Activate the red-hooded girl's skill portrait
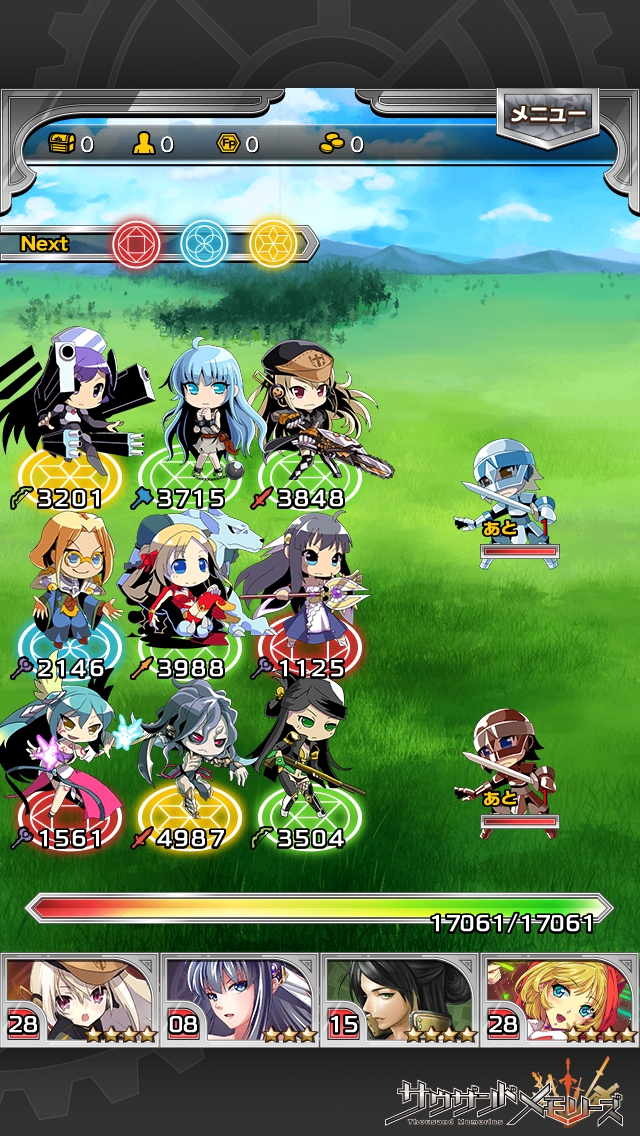This screenshot has width=640, height=1136. pos(560,999)
